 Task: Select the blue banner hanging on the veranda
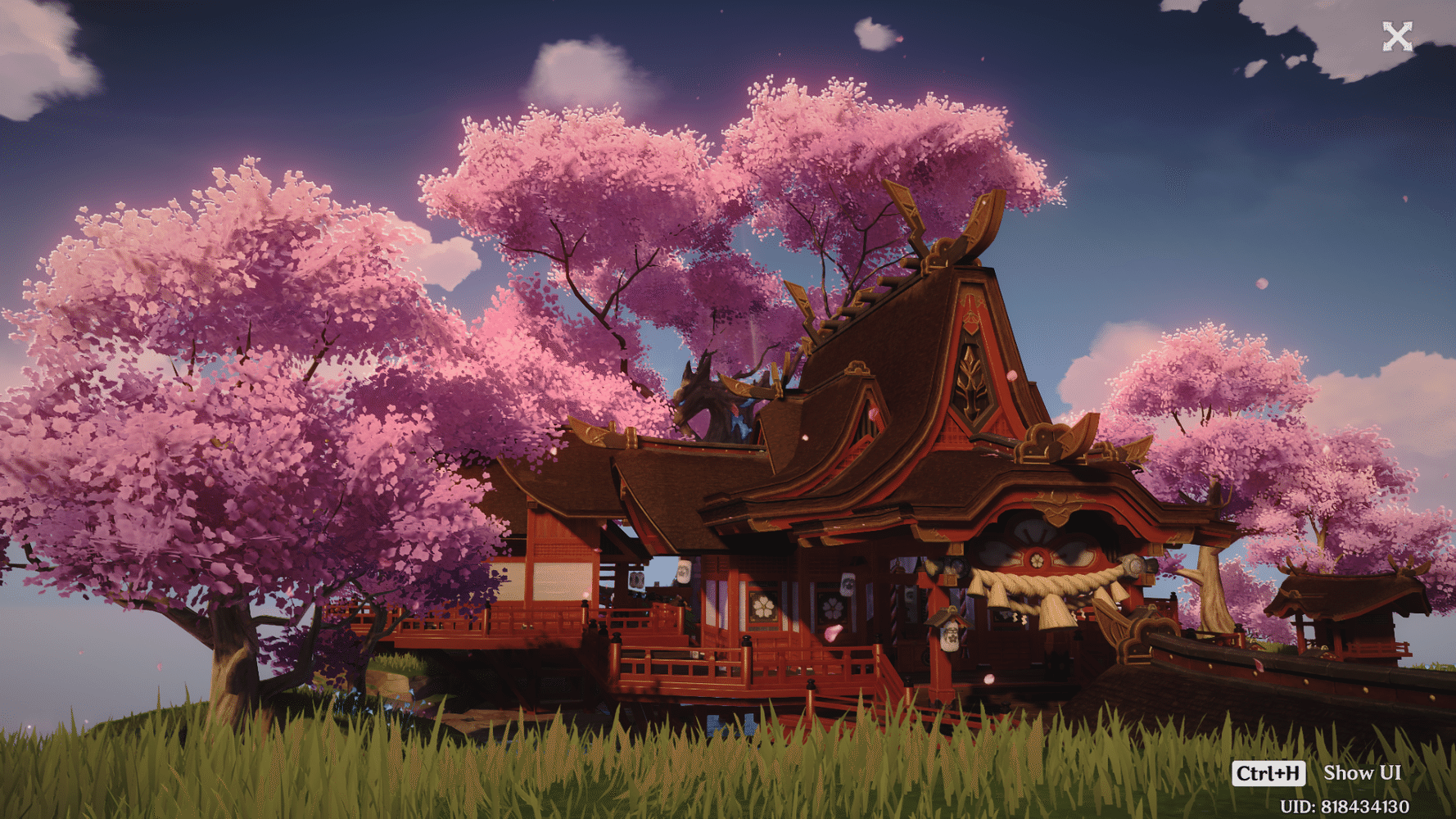[636, 580]
